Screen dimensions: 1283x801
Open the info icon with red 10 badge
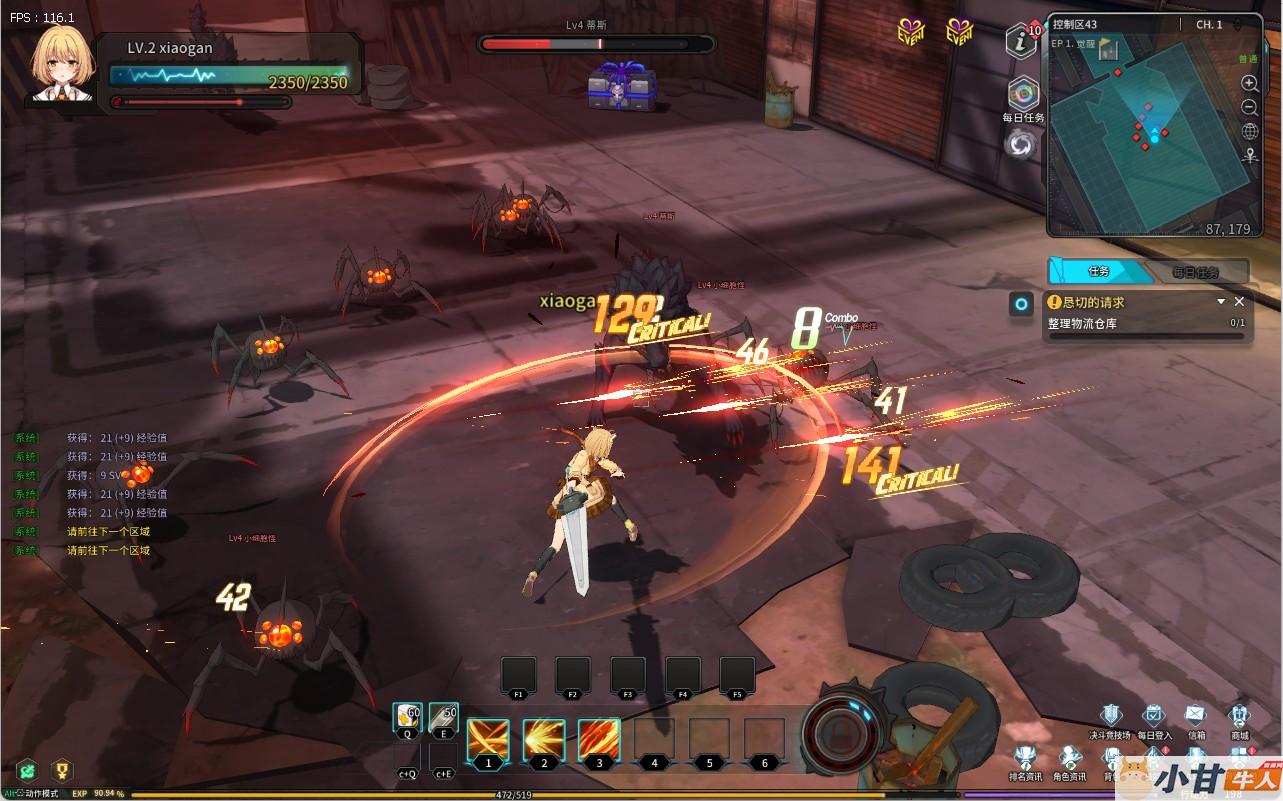coord(1020,41)
